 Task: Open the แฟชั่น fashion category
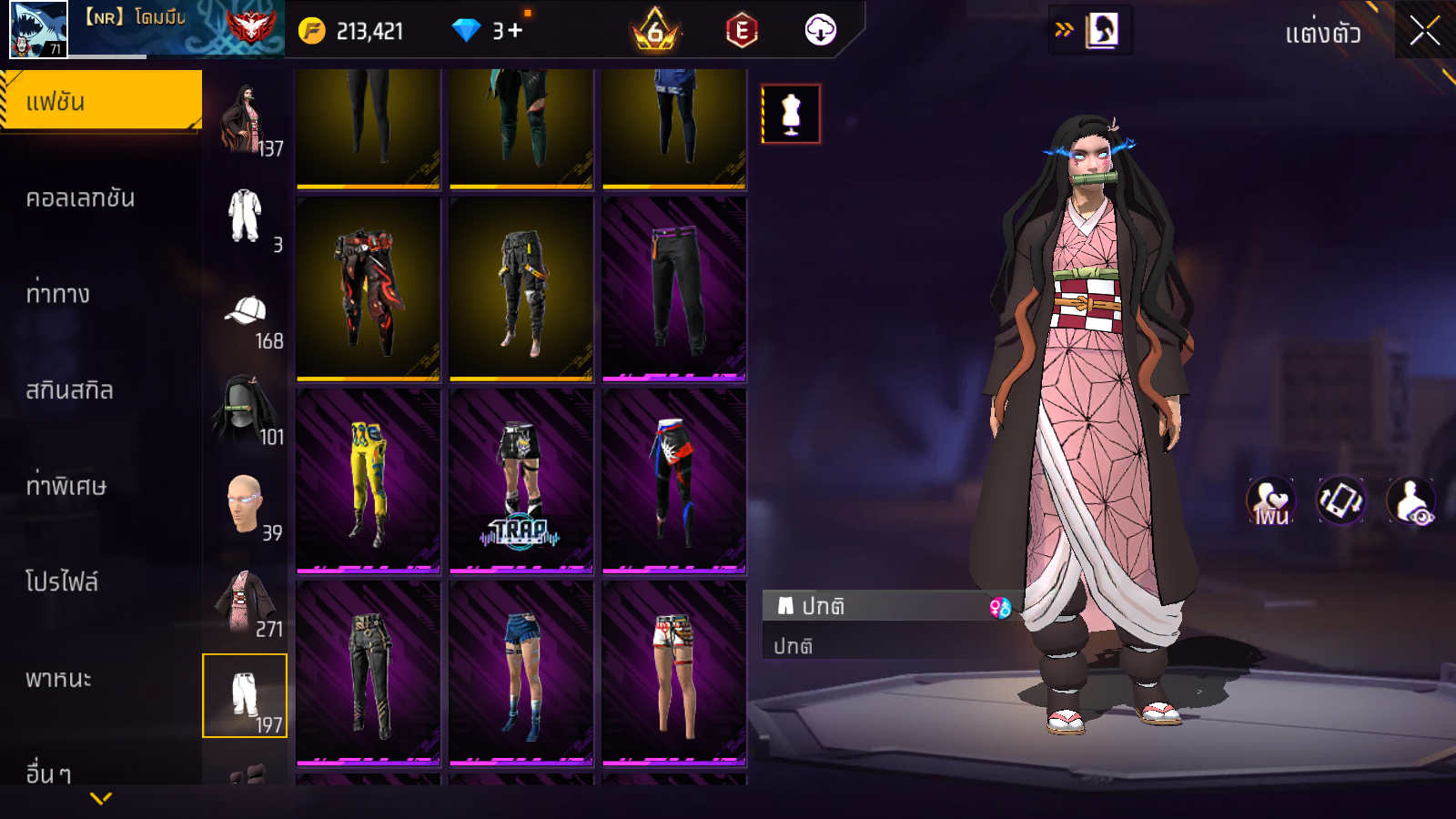tap(100, 102)
